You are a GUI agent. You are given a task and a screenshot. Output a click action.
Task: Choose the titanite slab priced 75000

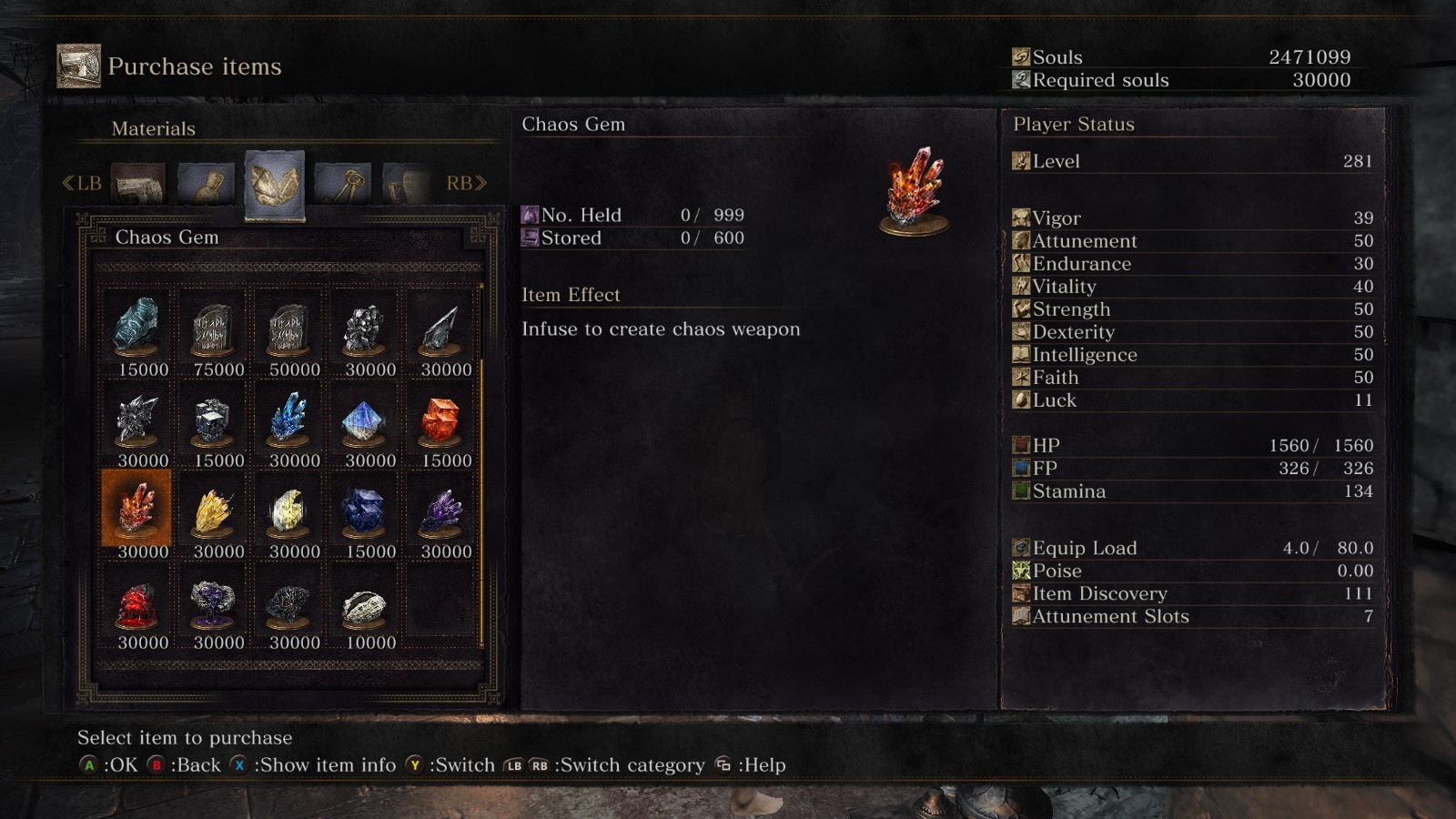(212, 329)
